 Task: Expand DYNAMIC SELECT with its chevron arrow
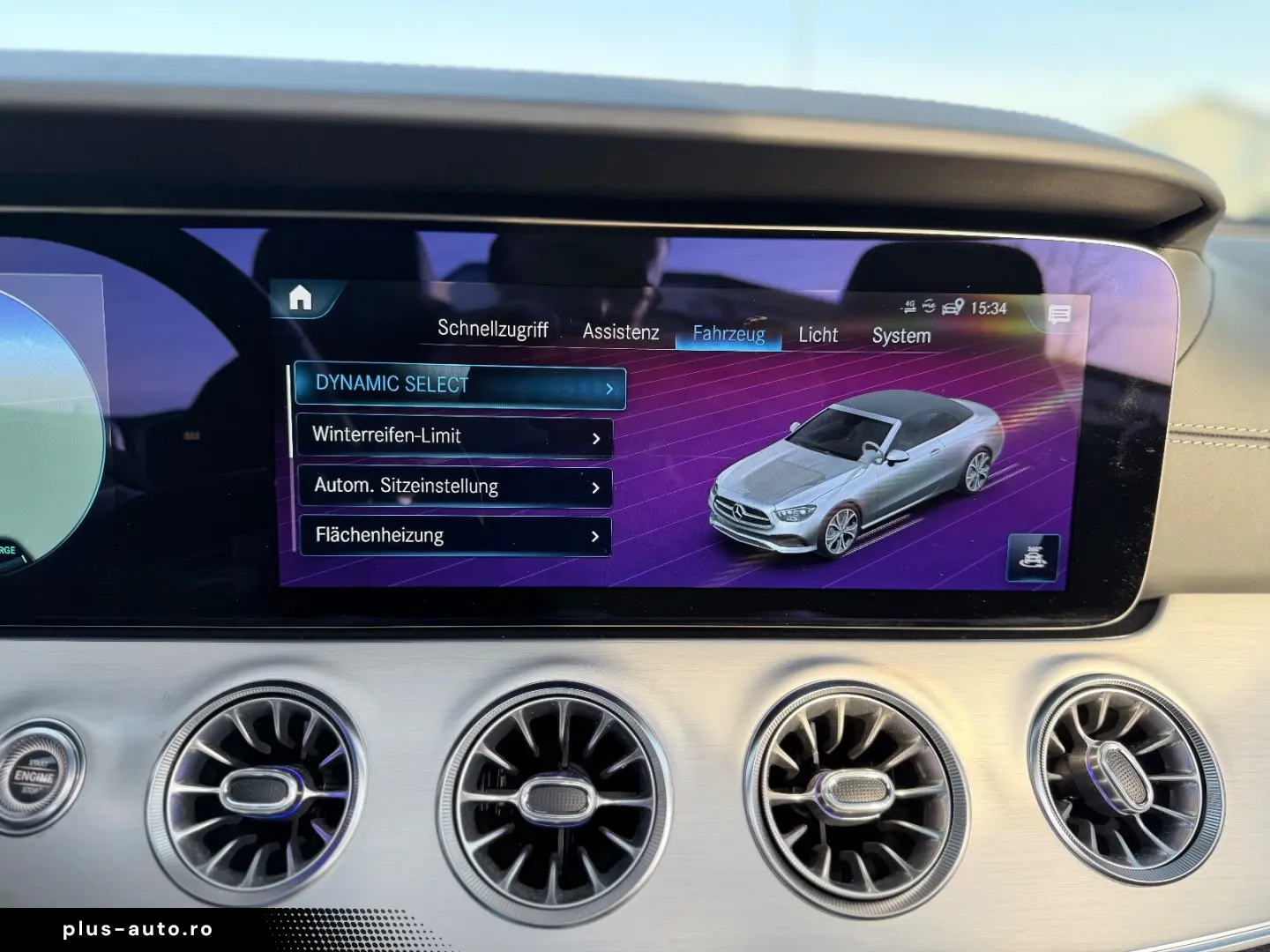click(612, 386)
